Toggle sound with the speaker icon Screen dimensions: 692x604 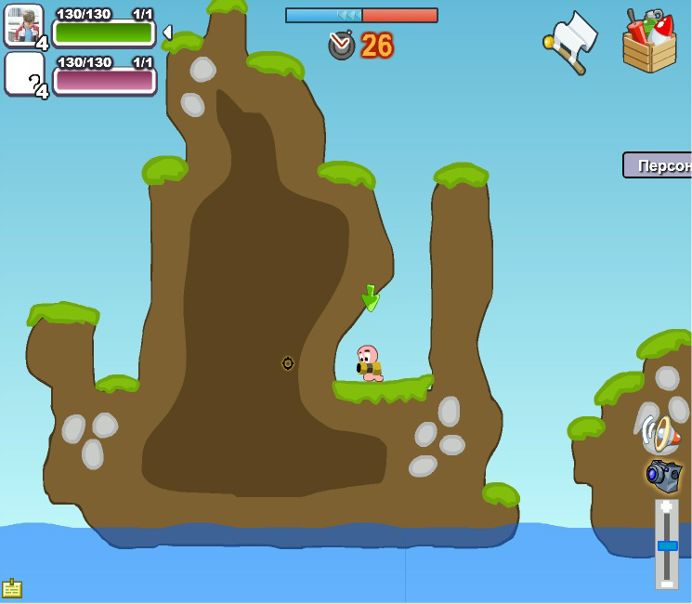pyautogui.click(x=661, y=433)
